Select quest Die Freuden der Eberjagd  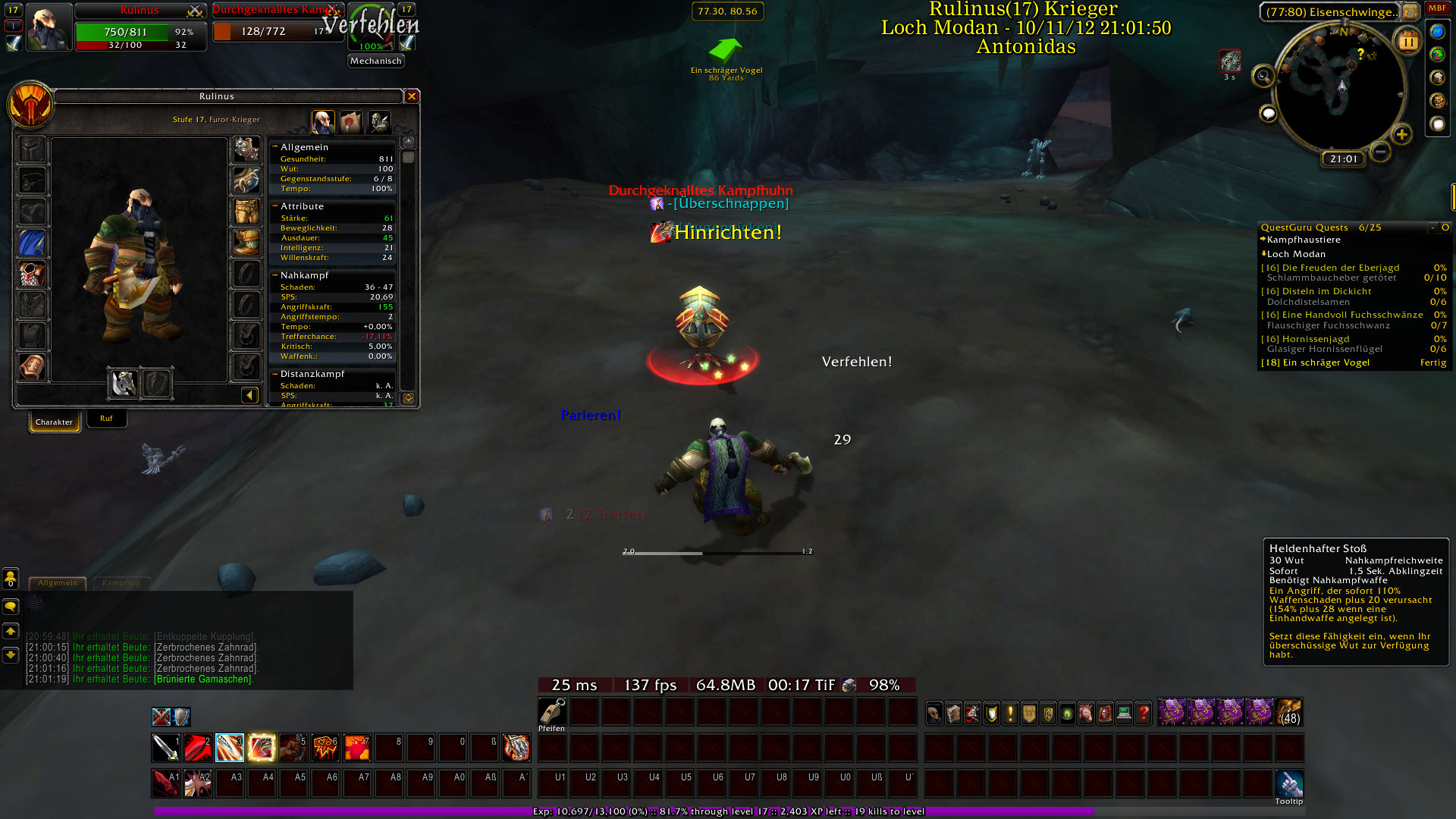1340,268
